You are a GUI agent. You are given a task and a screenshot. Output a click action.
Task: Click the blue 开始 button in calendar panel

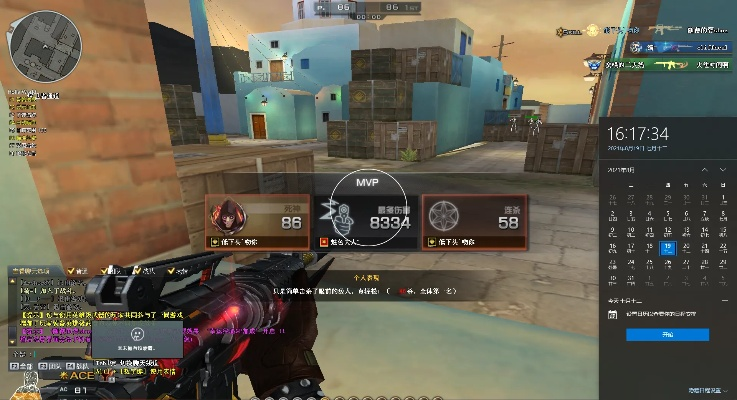point(667,335)
